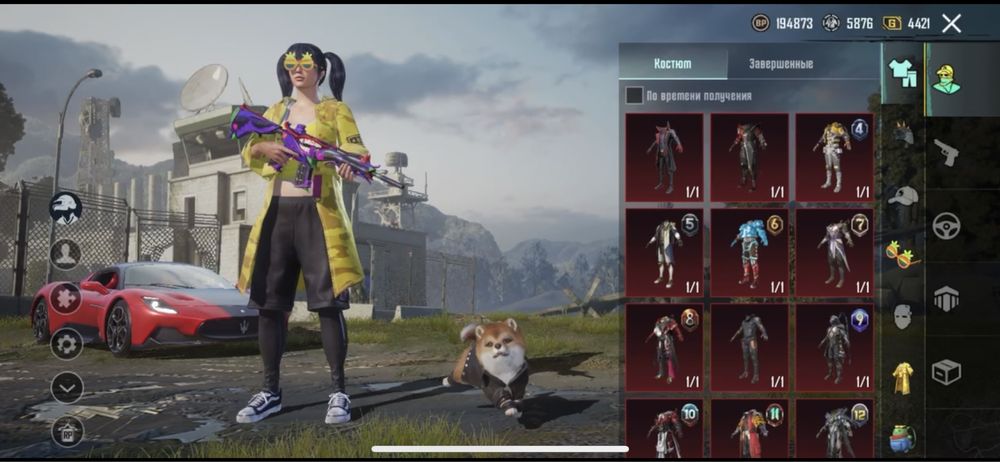Pick the blue costume with badge 6
Screen dimensions: 1000x462
[x=749, y=252]
